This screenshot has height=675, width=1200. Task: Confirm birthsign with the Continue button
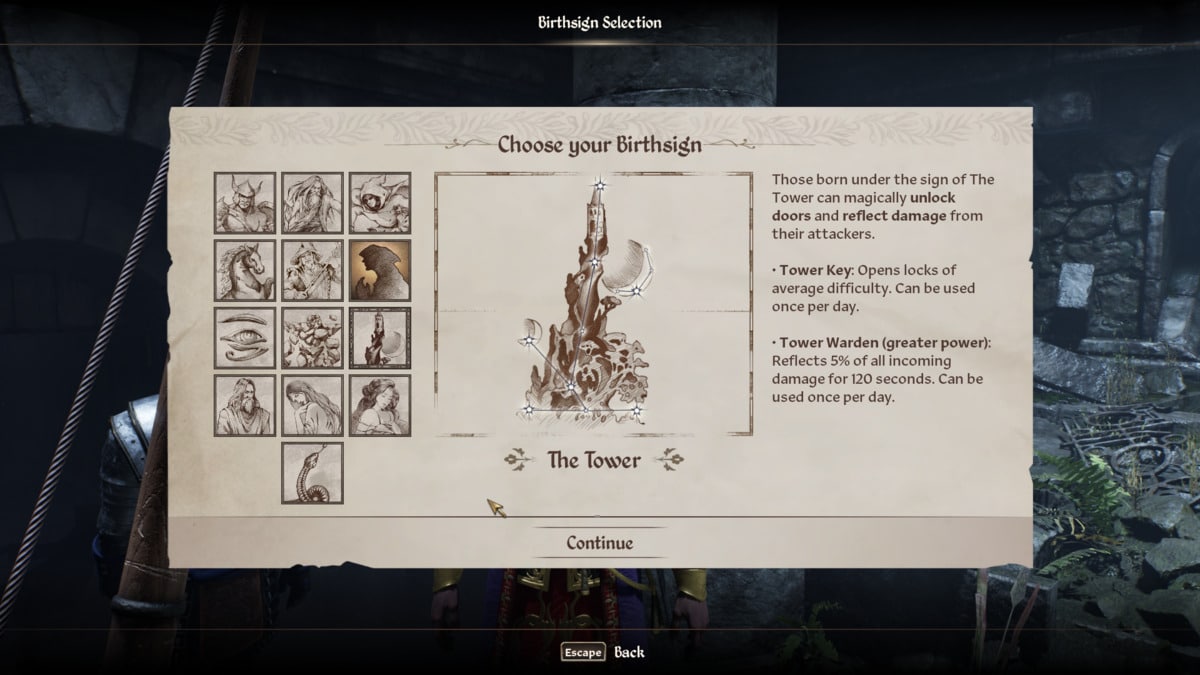click(599, 543)
